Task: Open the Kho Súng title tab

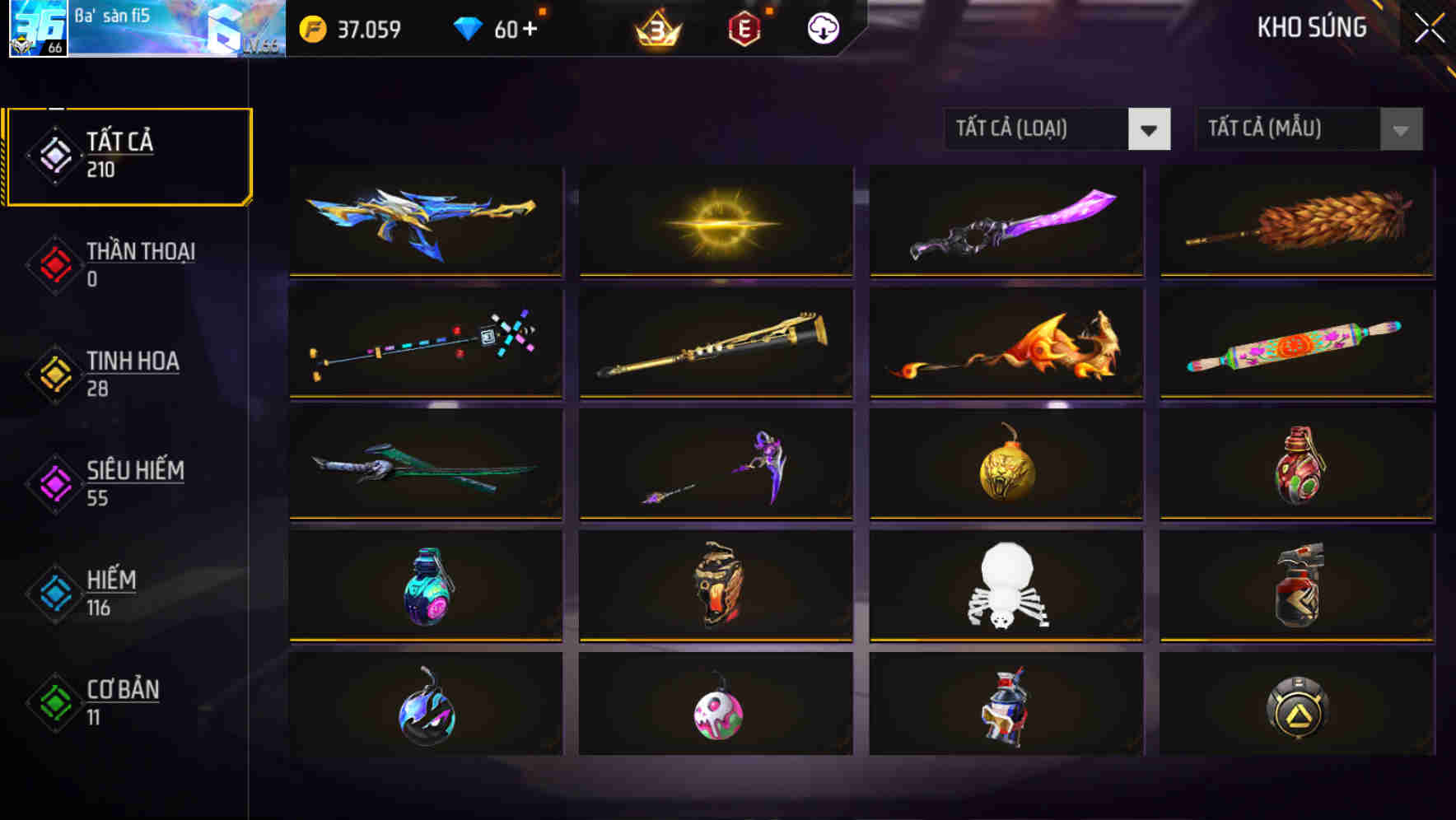Action: pyautogui.click(x=1312, y=27)
